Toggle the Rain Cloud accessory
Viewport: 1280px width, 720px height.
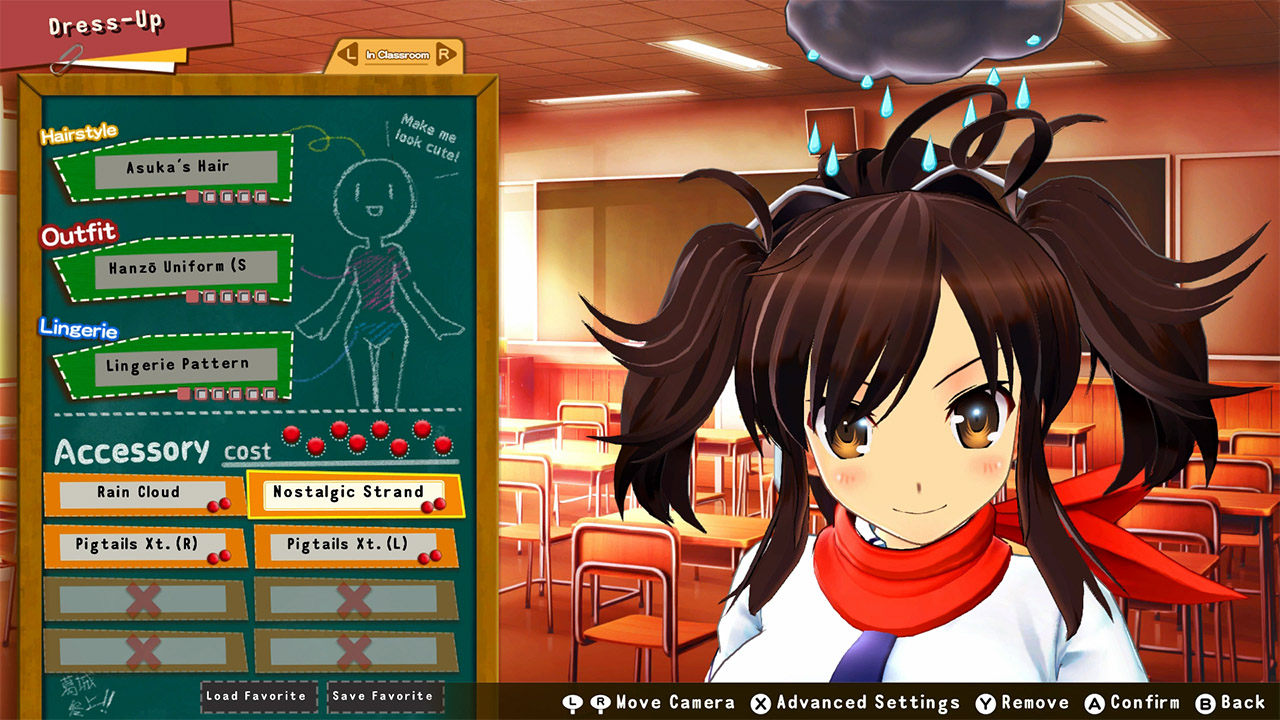tap(140, 493)
